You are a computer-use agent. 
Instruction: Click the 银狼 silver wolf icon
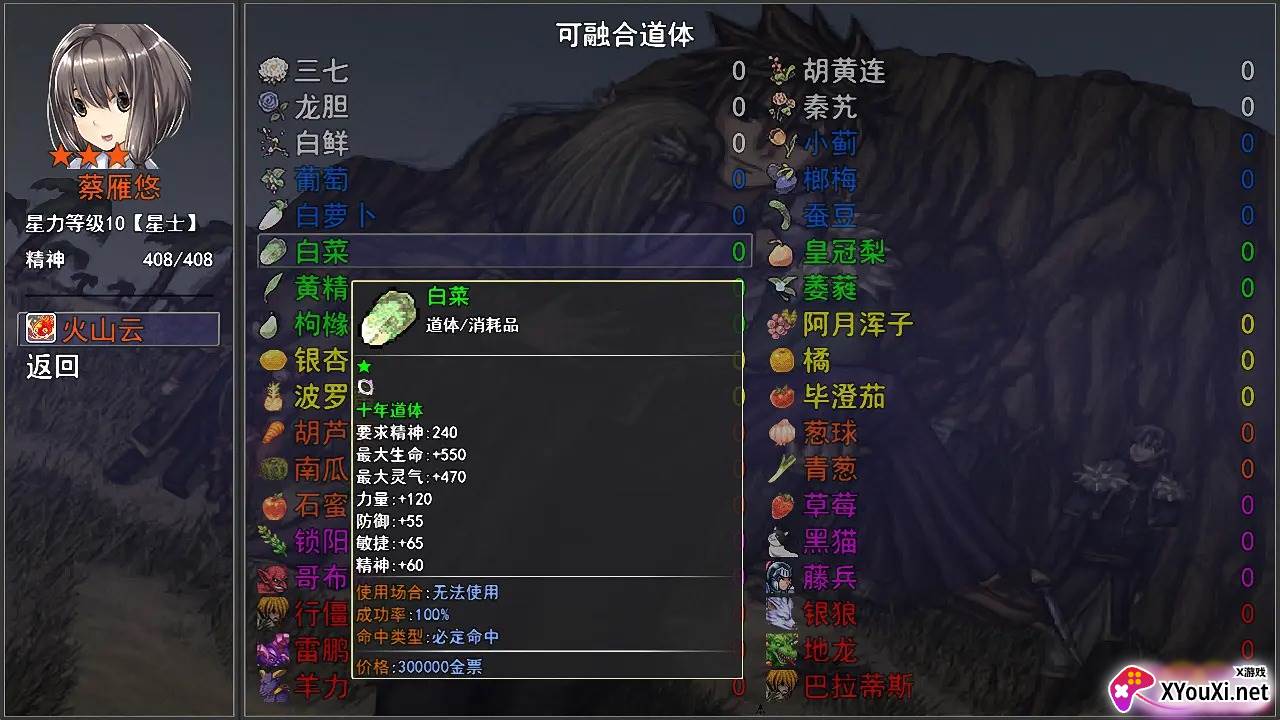[780, 613]
